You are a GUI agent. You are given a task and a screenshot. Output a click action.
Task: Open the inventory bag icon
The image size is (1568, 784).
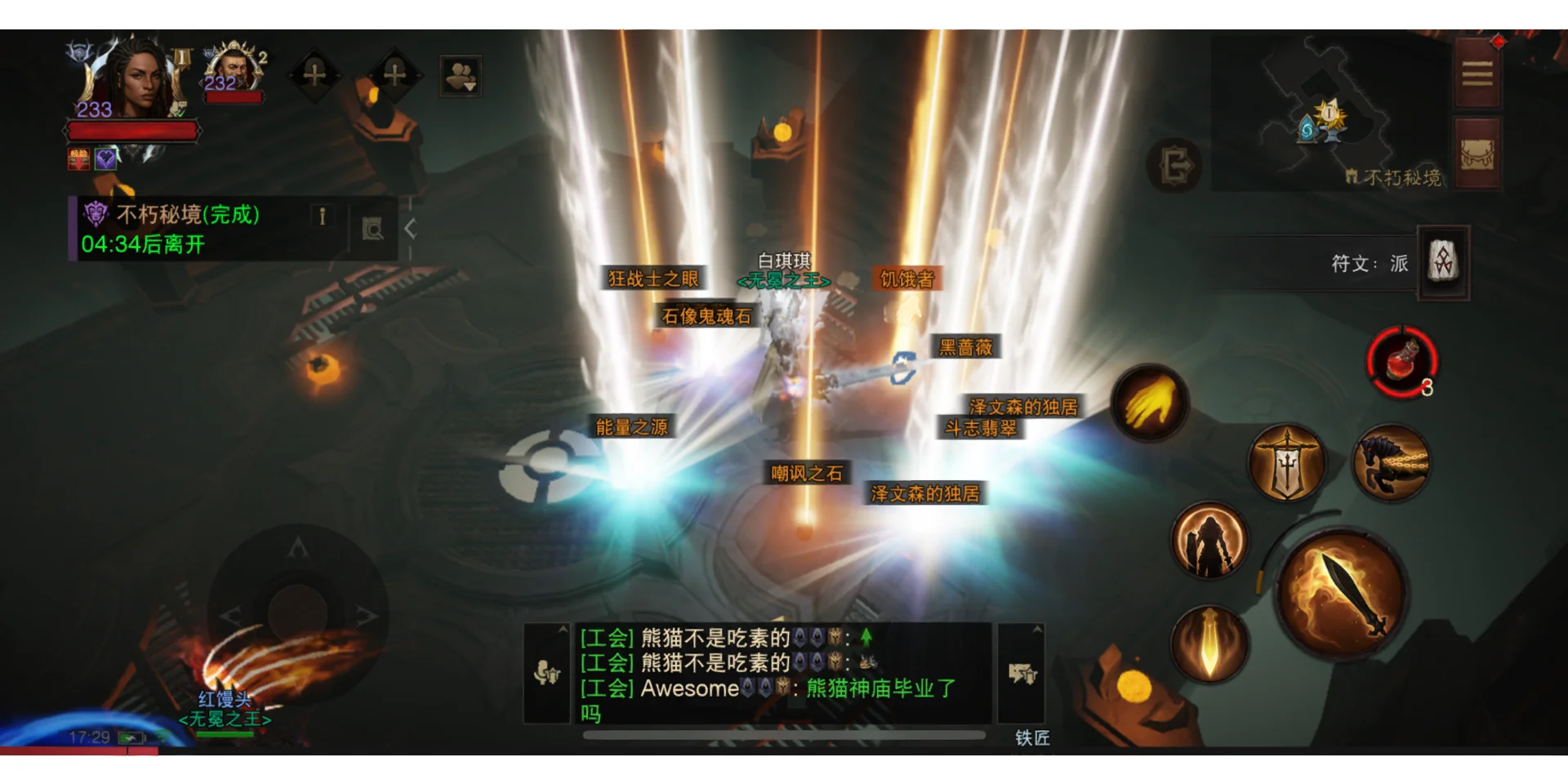[1477, 154]
